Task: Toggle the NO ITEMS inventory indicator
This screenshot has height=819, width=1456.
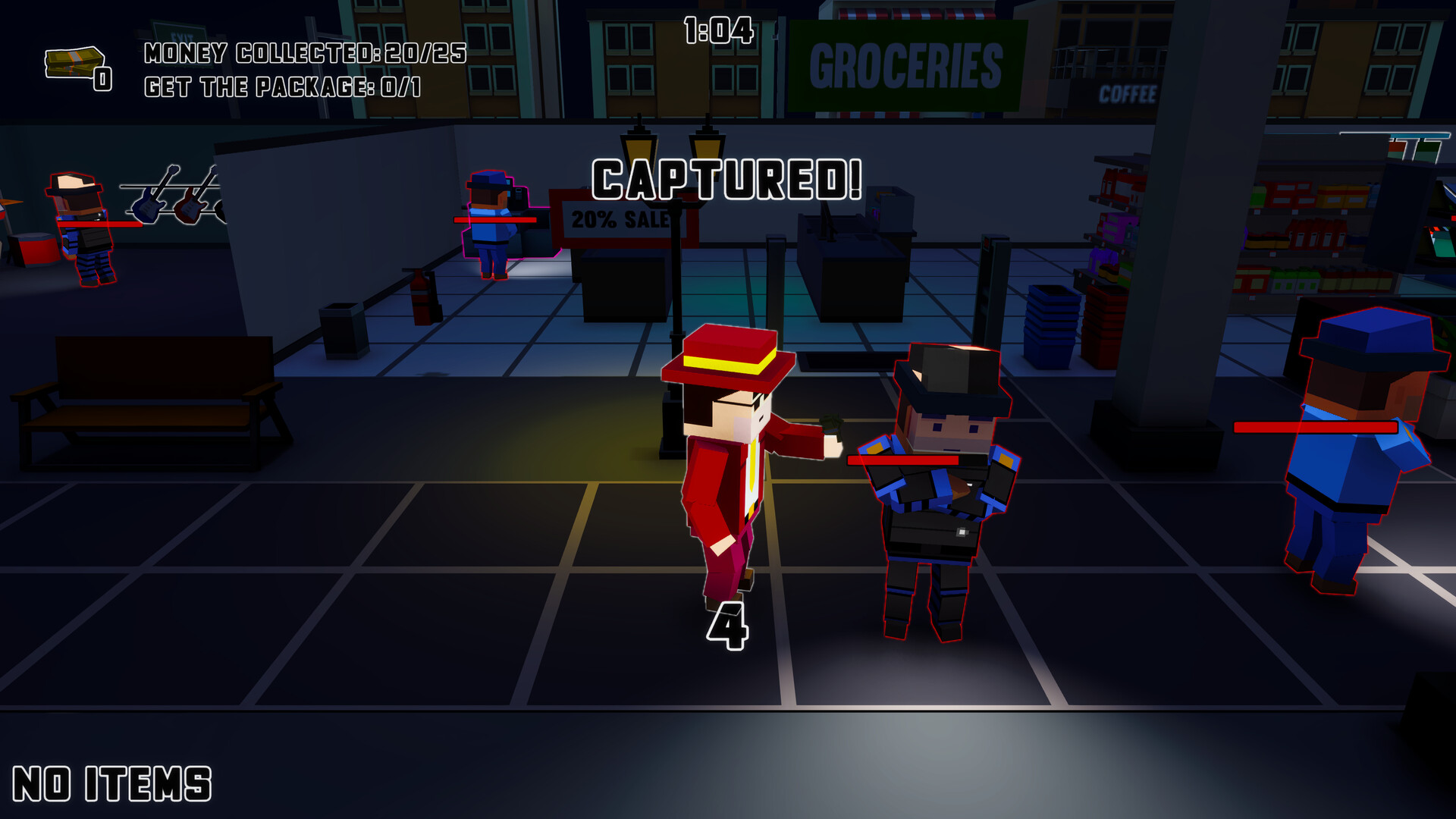Action: [x=110, y=781]
